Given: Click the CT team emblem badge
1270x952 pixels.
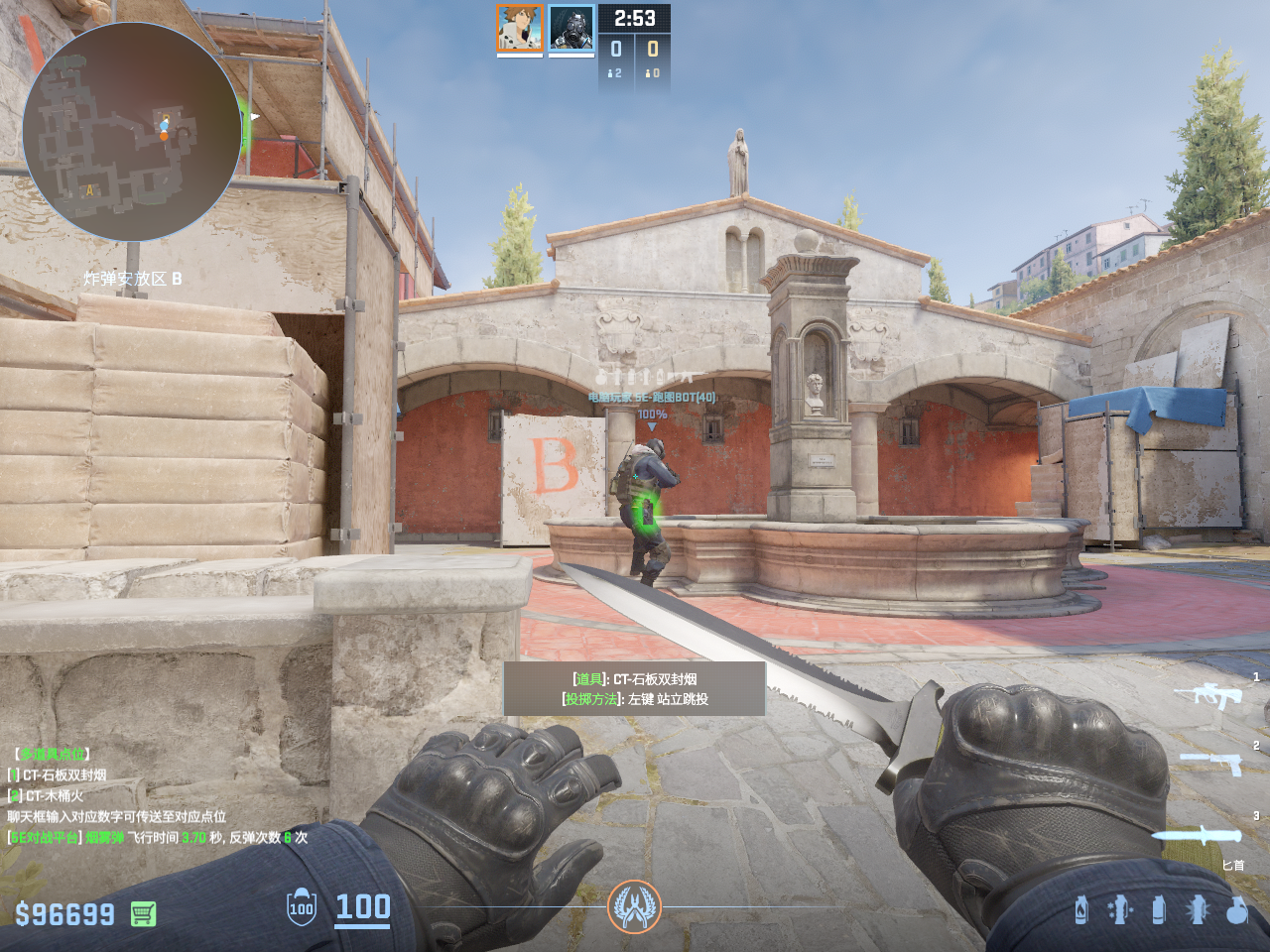Looking at the screenshot, I should [x=634, y=906].
